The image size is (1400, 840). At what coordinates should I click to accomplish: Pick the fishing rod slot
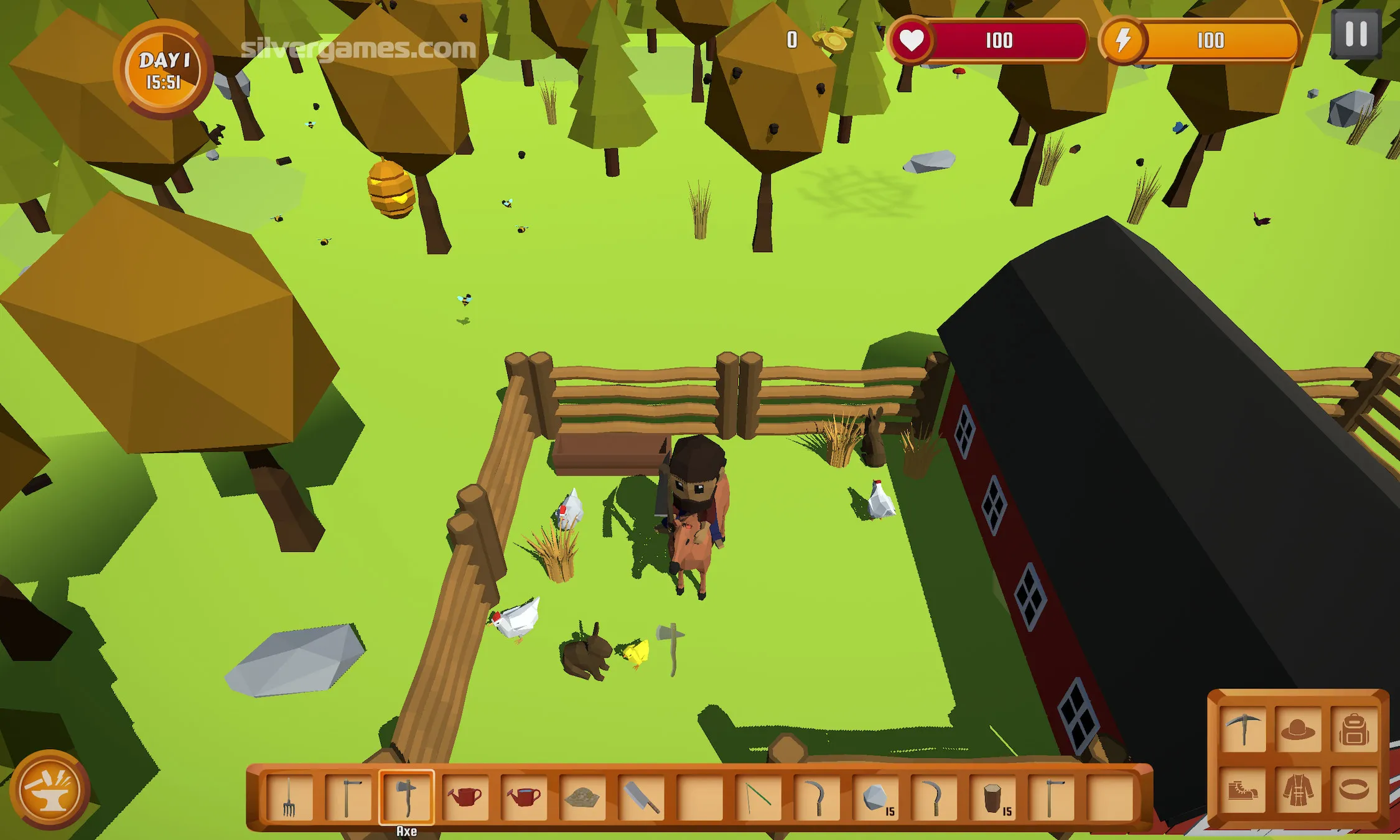758,797
